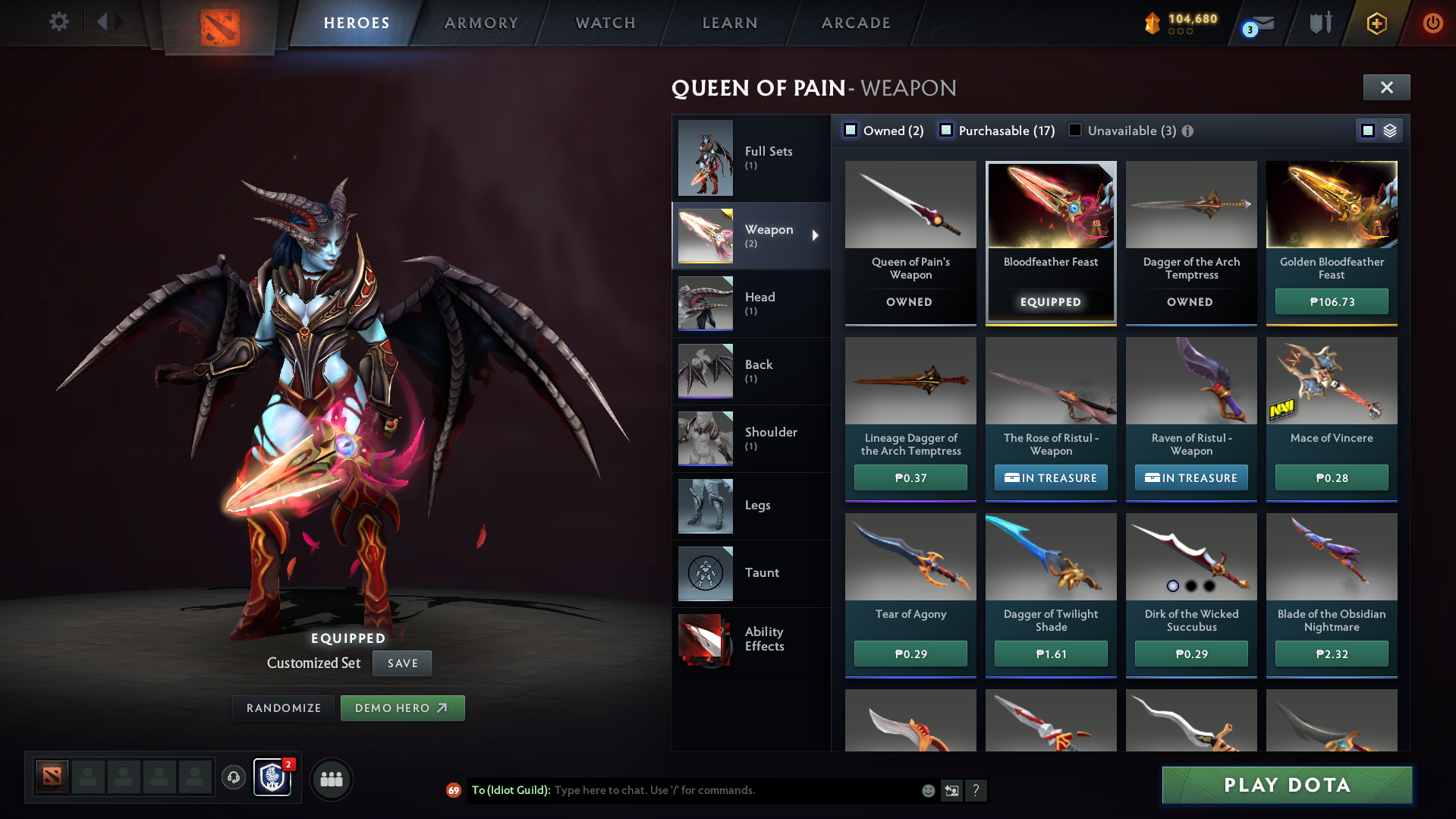Open the settings gear icon top left
This screenshot has height=819, width=1456.
[58, 22]
